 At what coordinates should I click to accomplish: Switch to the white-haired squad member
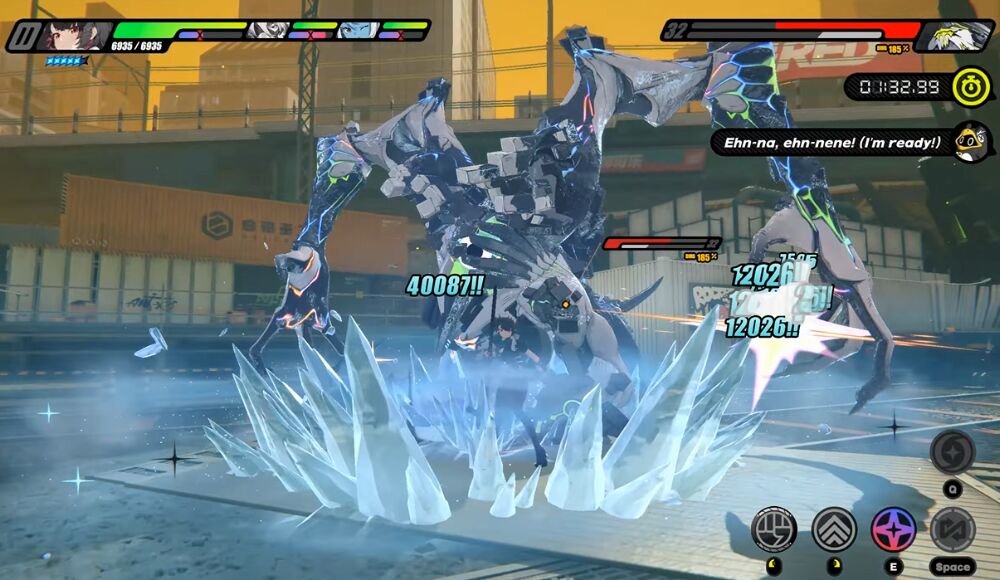click(267, 30)
